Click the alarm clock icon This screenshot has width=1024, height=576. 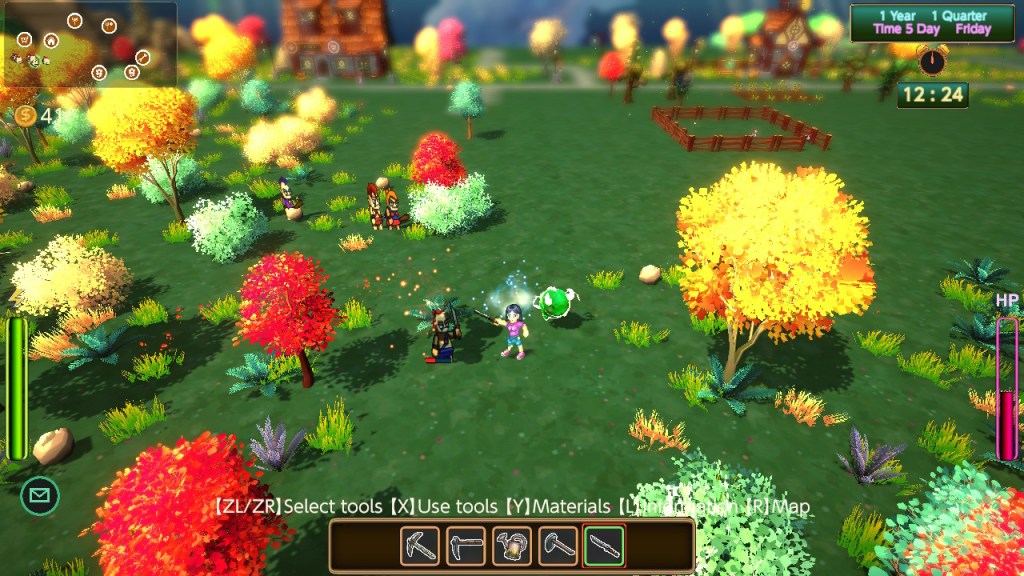932,61
